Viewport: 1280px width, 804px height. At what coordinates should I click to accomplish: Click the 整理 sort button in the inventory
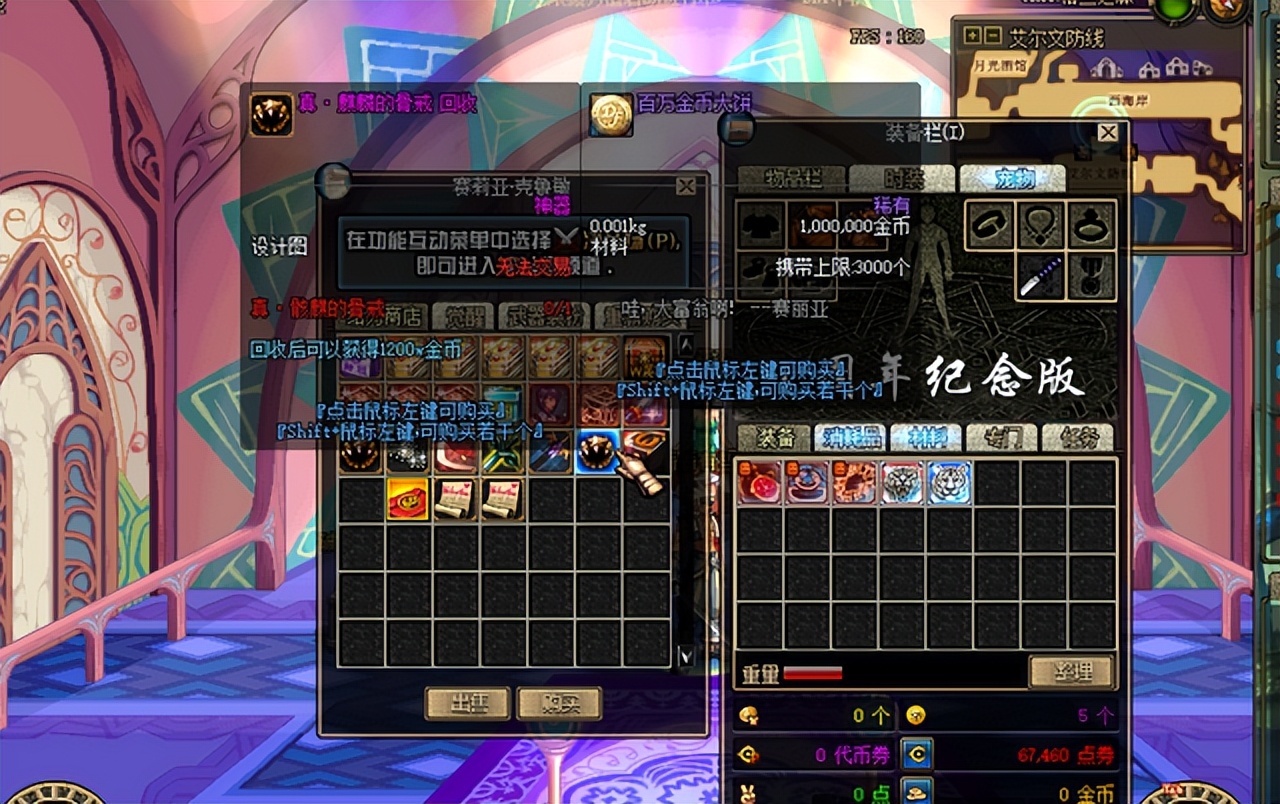click(x=1073, y=671)
